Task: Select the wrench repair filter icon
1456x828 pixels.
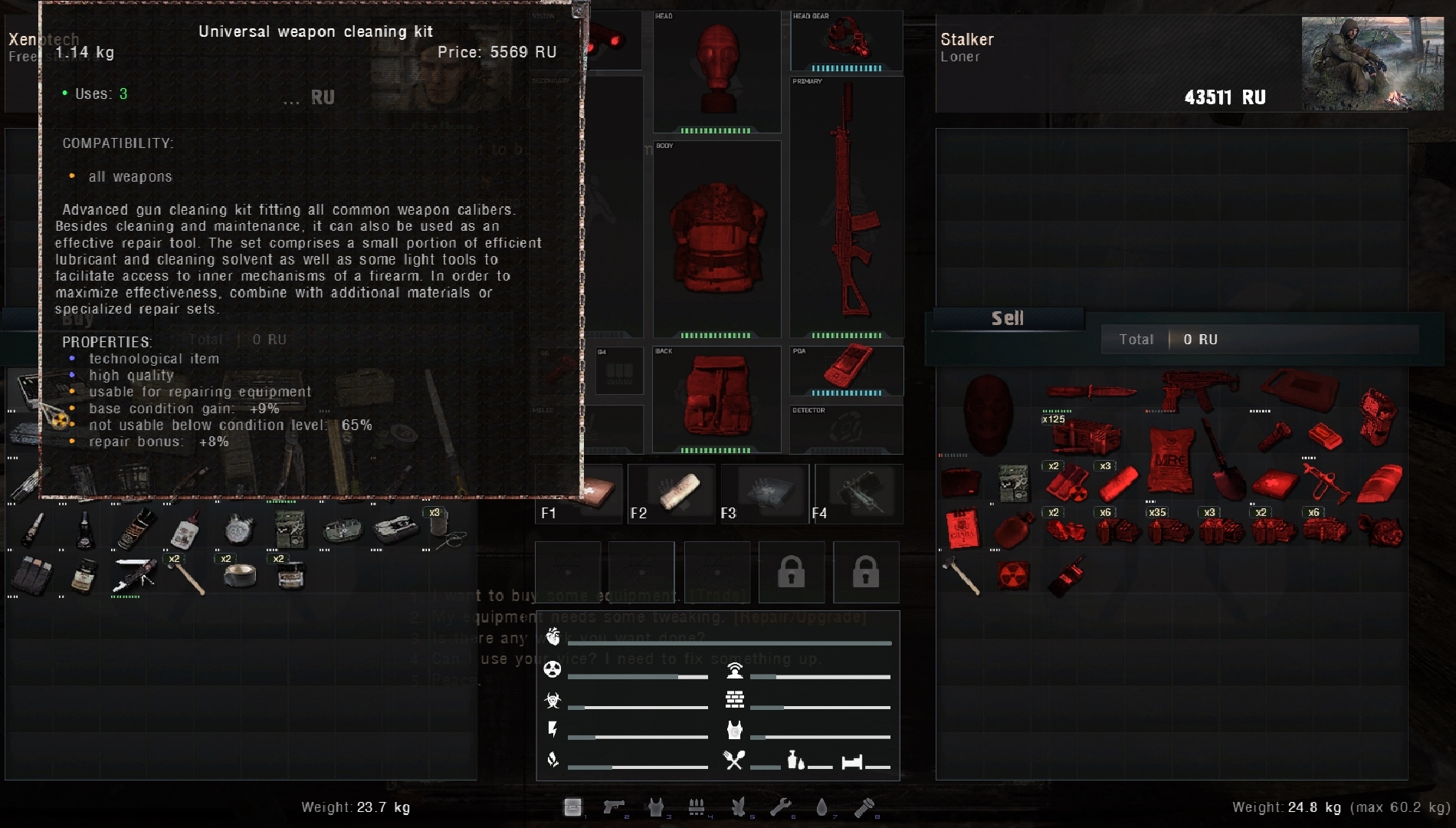Action: click(x=780, y=807)
